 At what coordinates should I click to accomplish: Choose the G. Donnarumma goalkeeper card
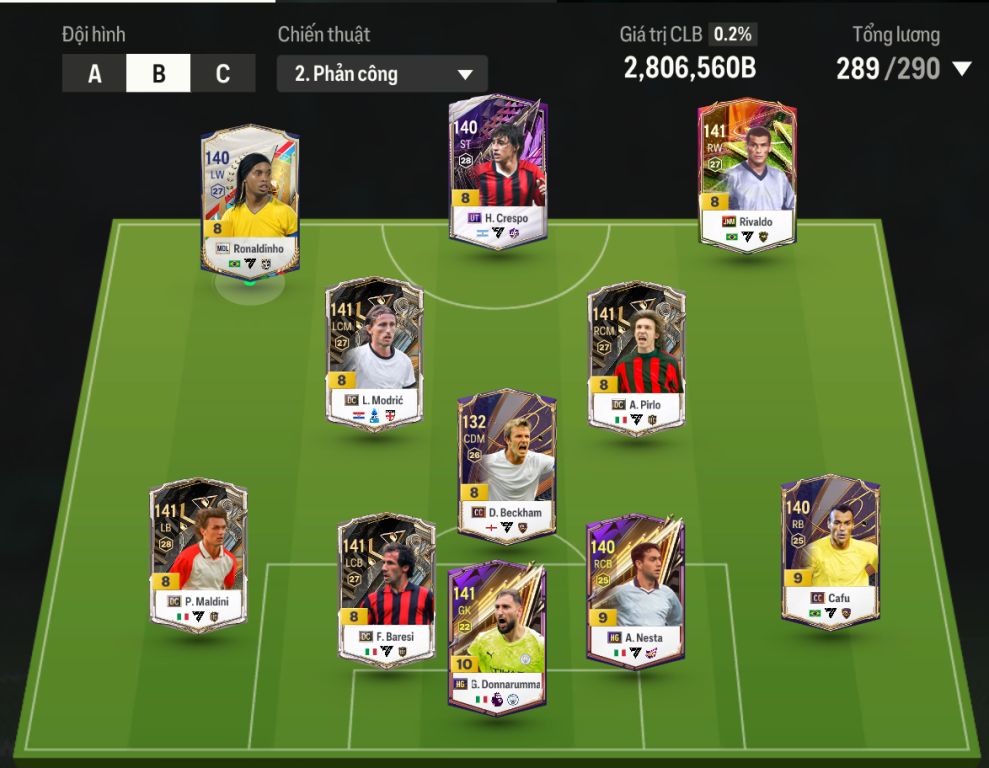497,636
